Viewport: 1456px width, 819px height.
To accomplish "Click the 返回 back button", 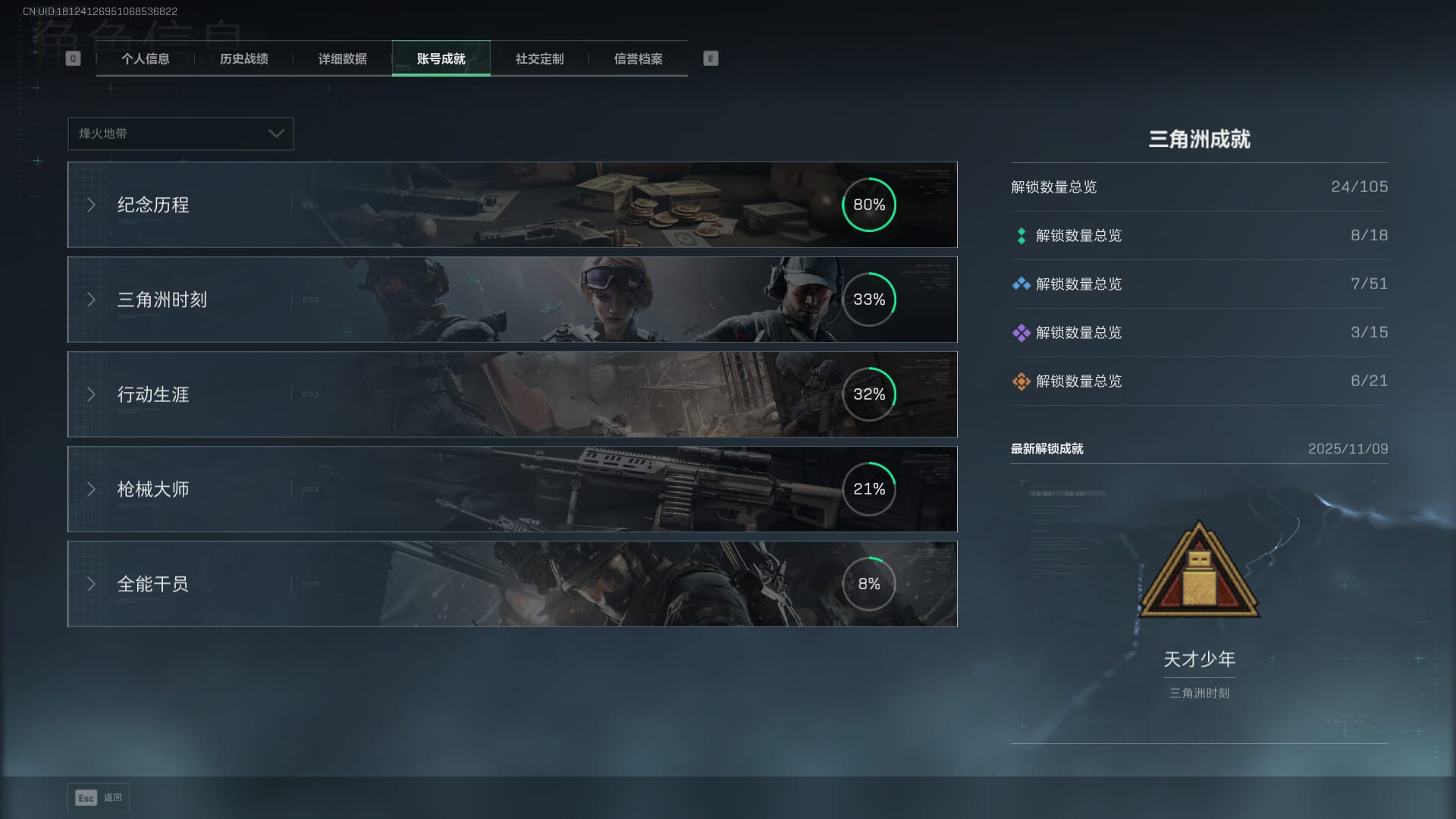I will pyautogui.click(x=99, y=798).
